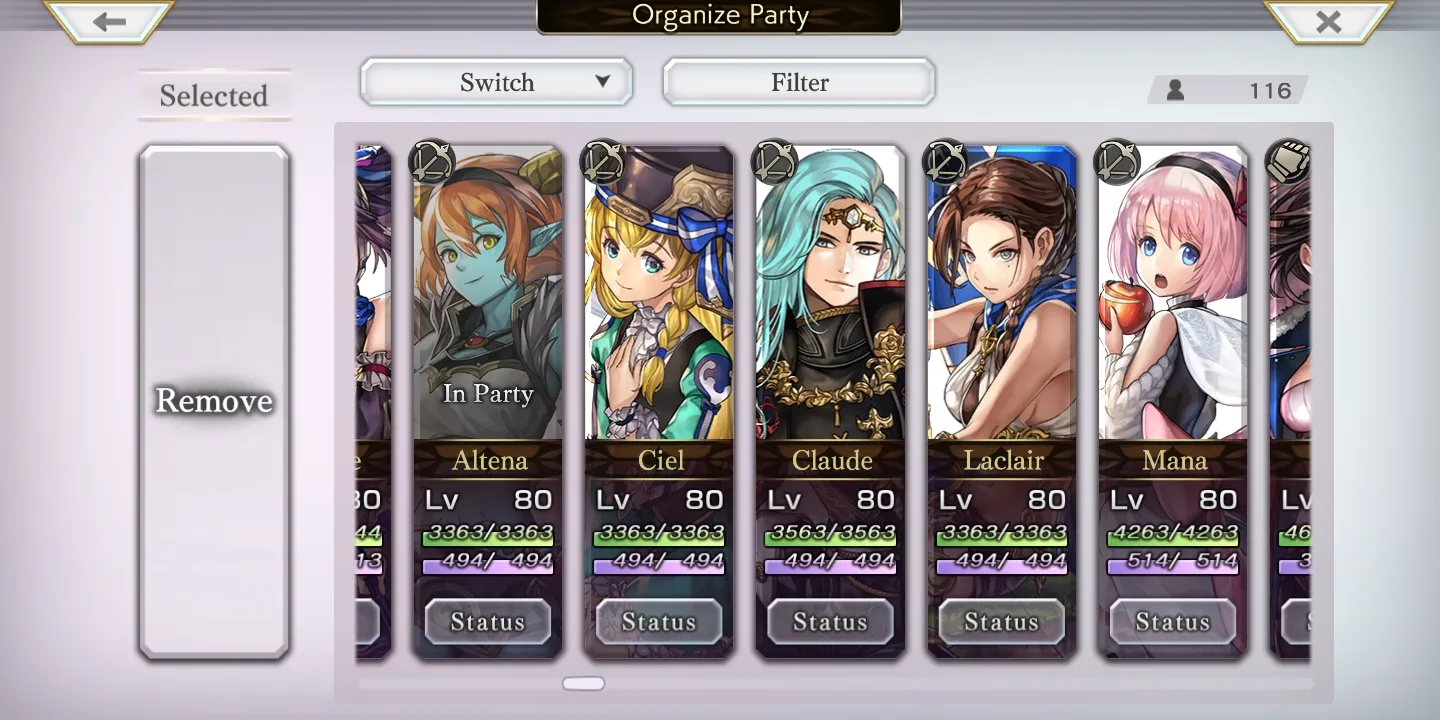Screen dimensions: 1440x720
Task: Open Mana's Status screen
Action: click(x=1173, y=622)
